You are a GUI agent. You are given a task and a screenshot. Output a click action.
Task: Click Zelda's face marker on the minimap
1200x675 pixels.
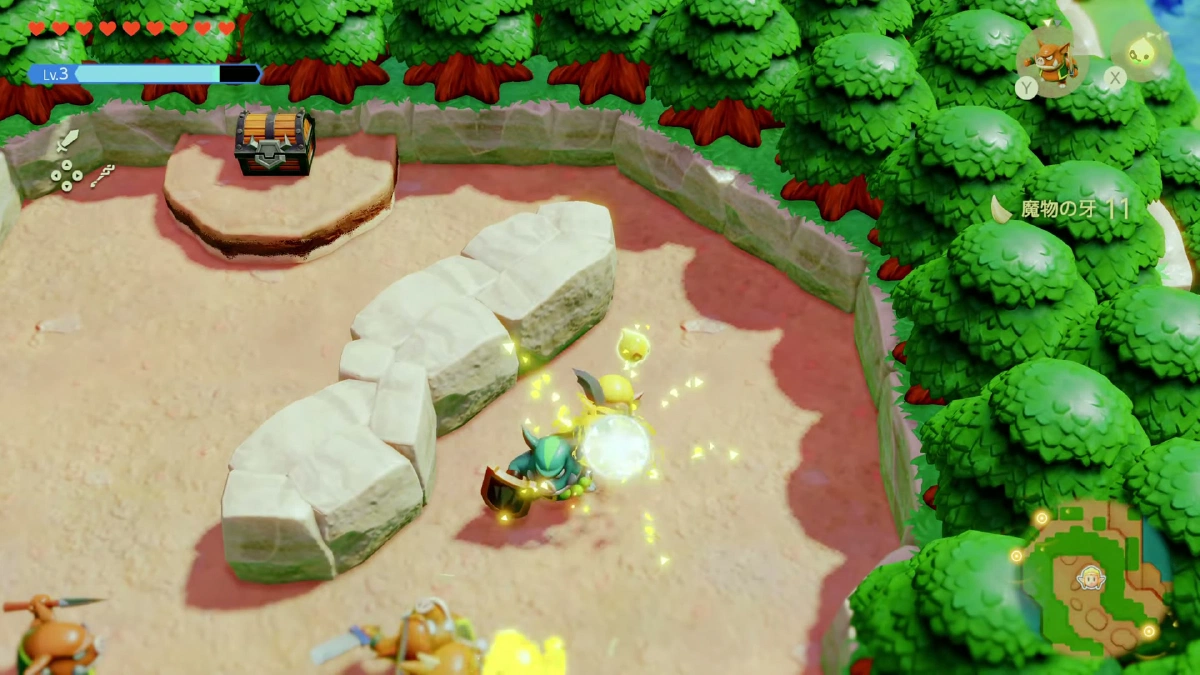(1087, 578)
